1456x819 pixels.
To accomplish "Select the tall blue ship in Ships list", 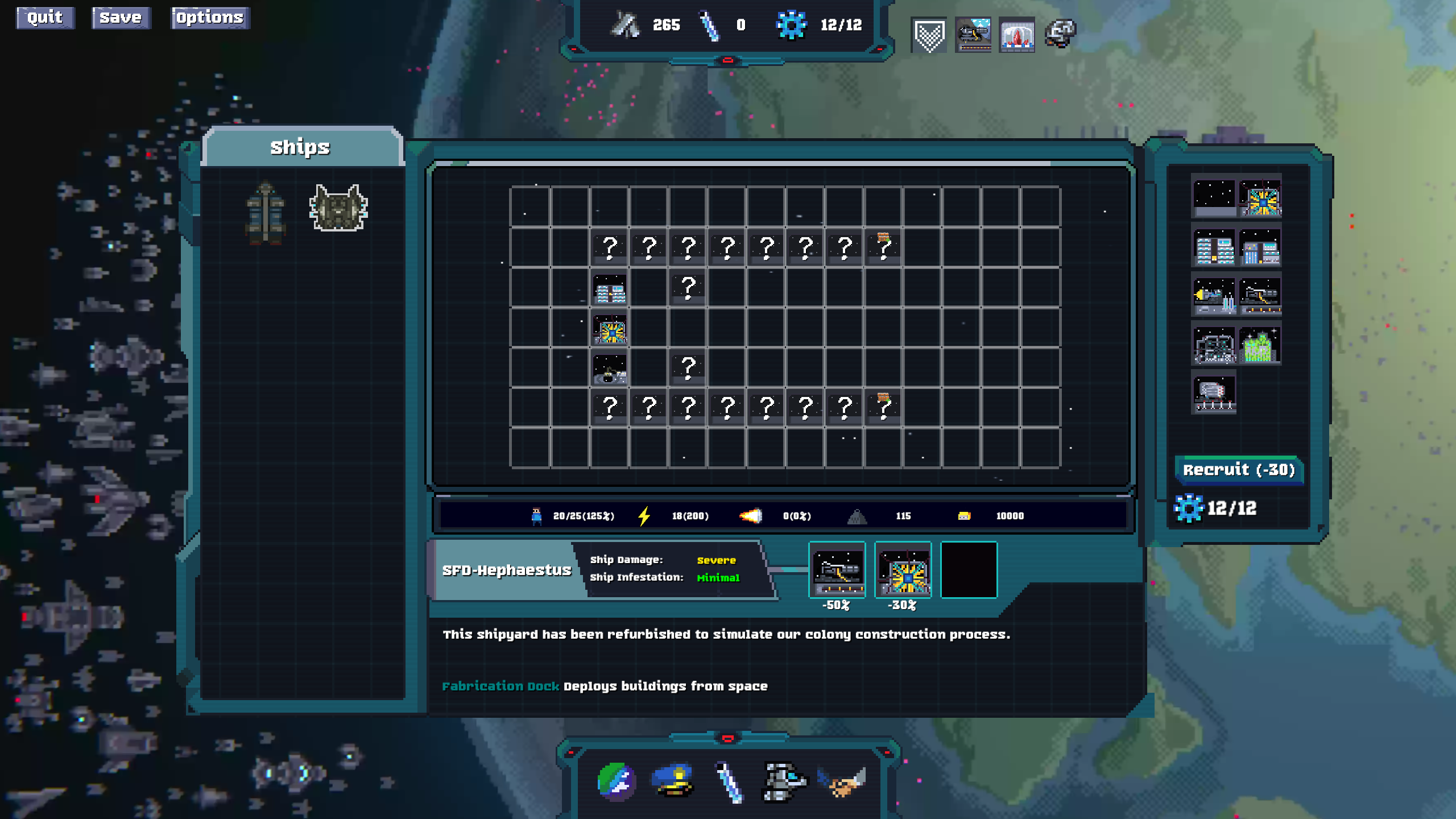I will point(266,213).
